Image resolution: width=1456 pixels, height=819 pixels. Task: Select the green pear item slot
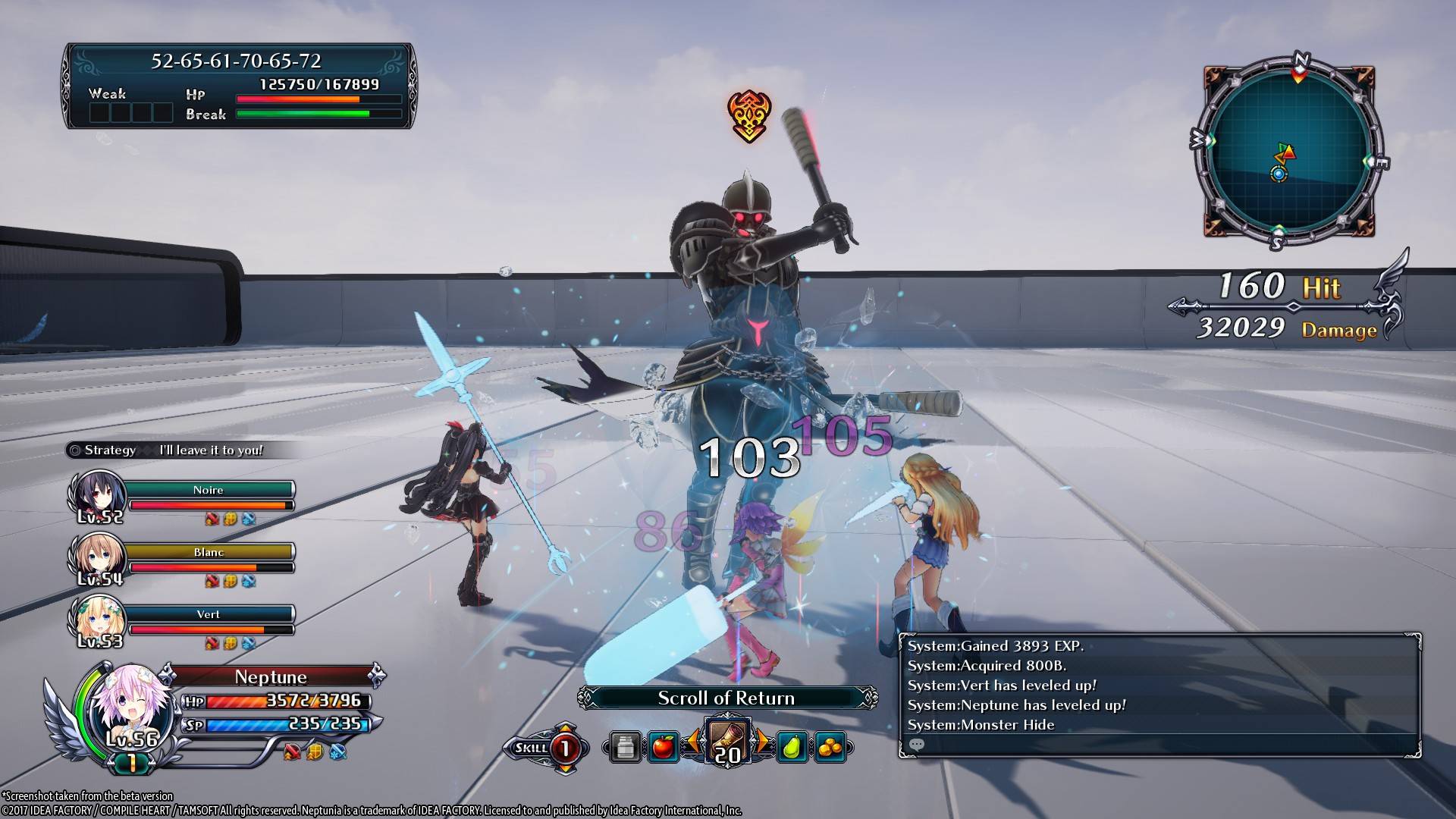pyautogui.click(x=792, y=748)
